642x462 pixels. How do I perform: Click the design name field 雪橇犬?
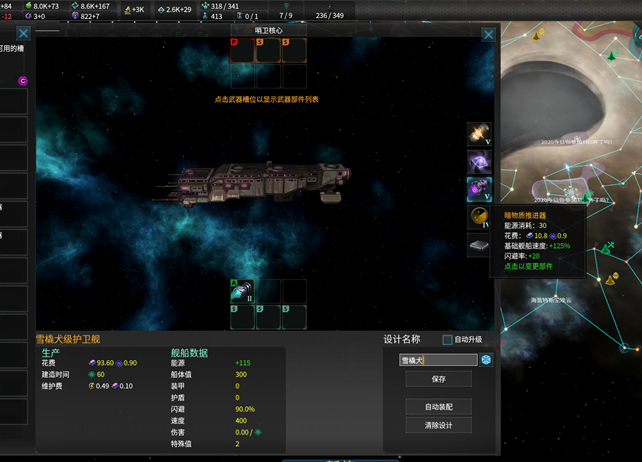click(438, 360)
